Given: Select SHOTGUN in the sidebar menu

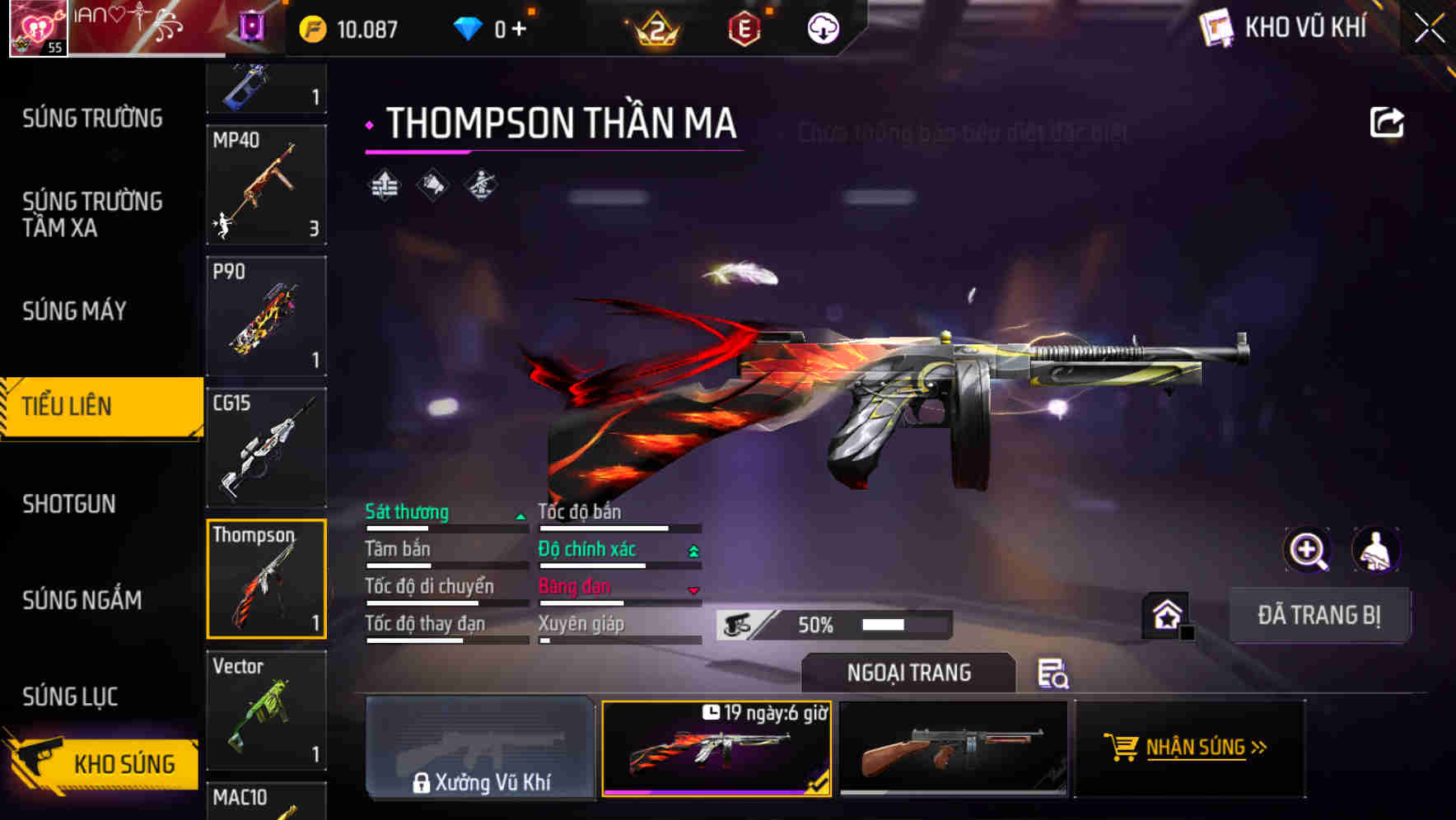Looking at the screenshot, I should click(69, 503).
